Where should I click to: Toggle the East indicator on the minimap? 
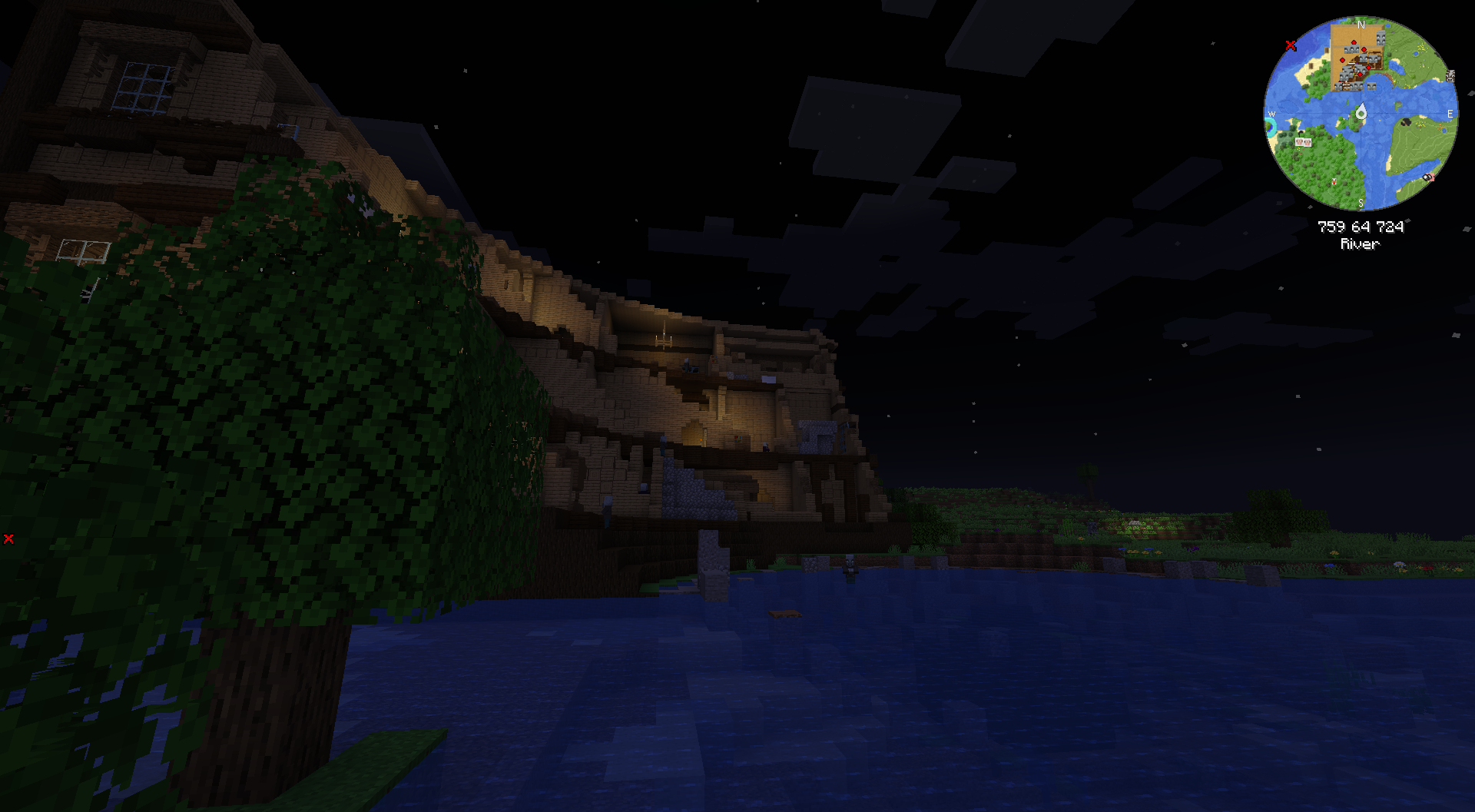coord(1449,113)
